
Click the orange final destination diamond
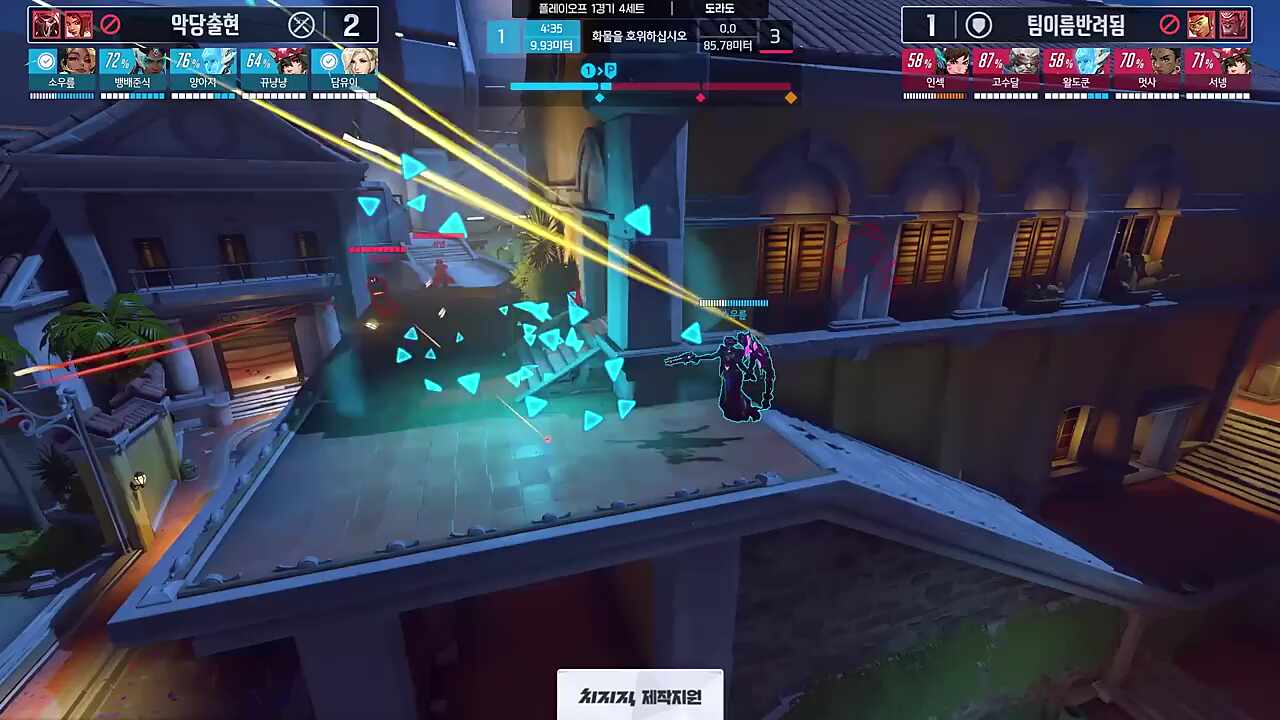point(791,98)
